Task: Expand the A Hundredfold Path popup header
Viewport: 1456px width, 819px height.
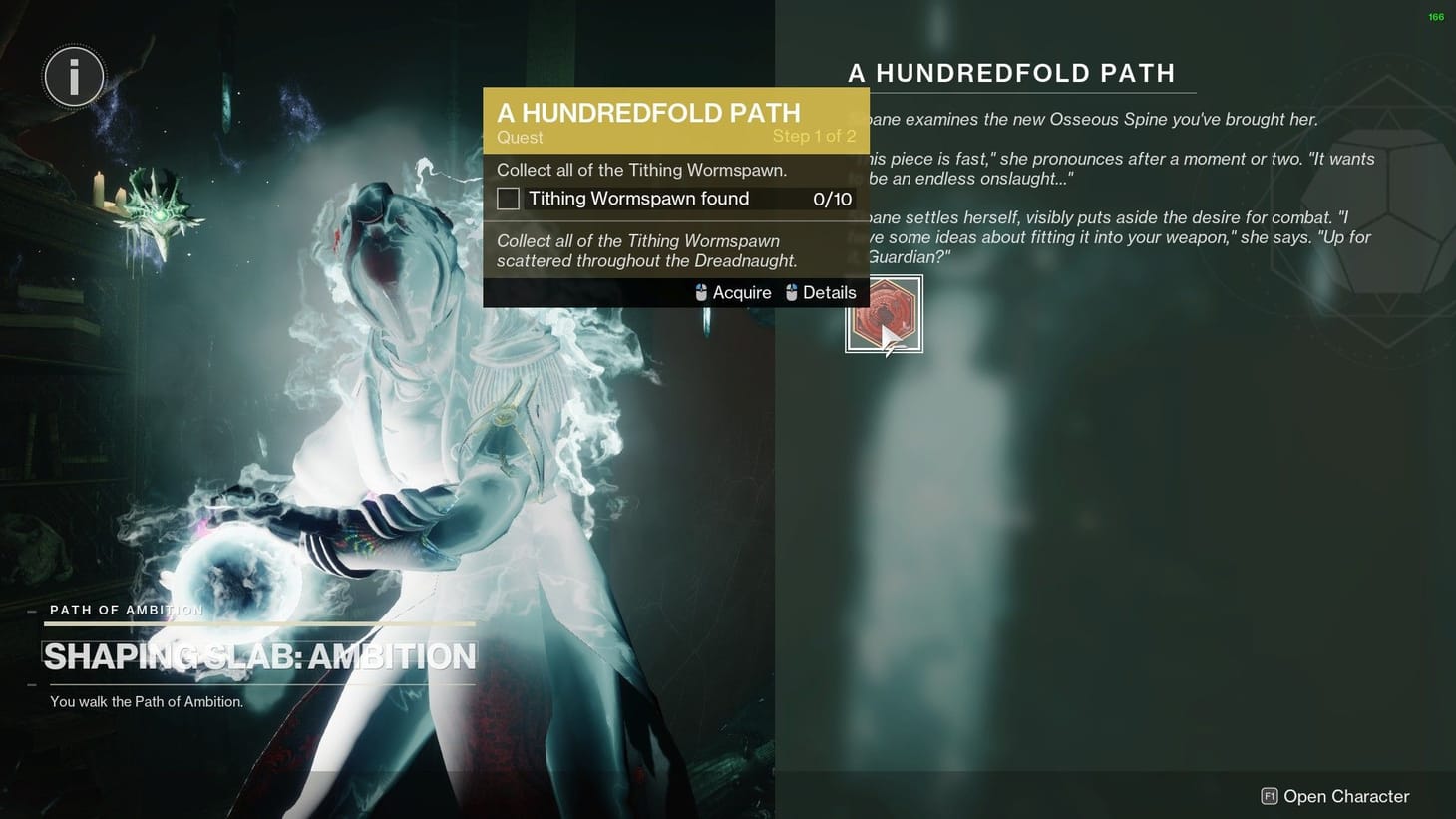Action: point(649,113)
